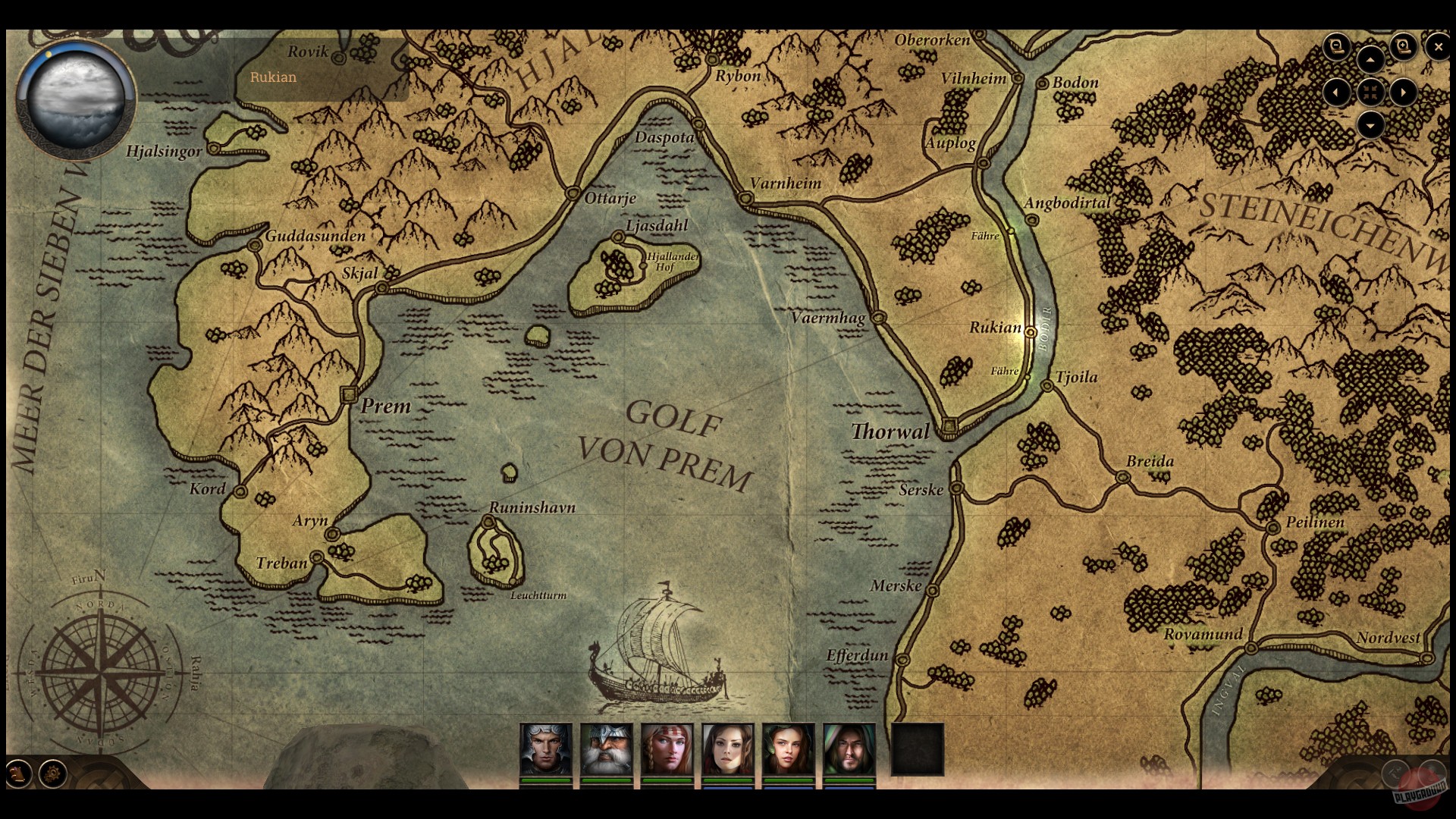Viewport: 1456px width, 819px height.
Task: Pan the map left with the left arrow
Action: (1336, 93)
